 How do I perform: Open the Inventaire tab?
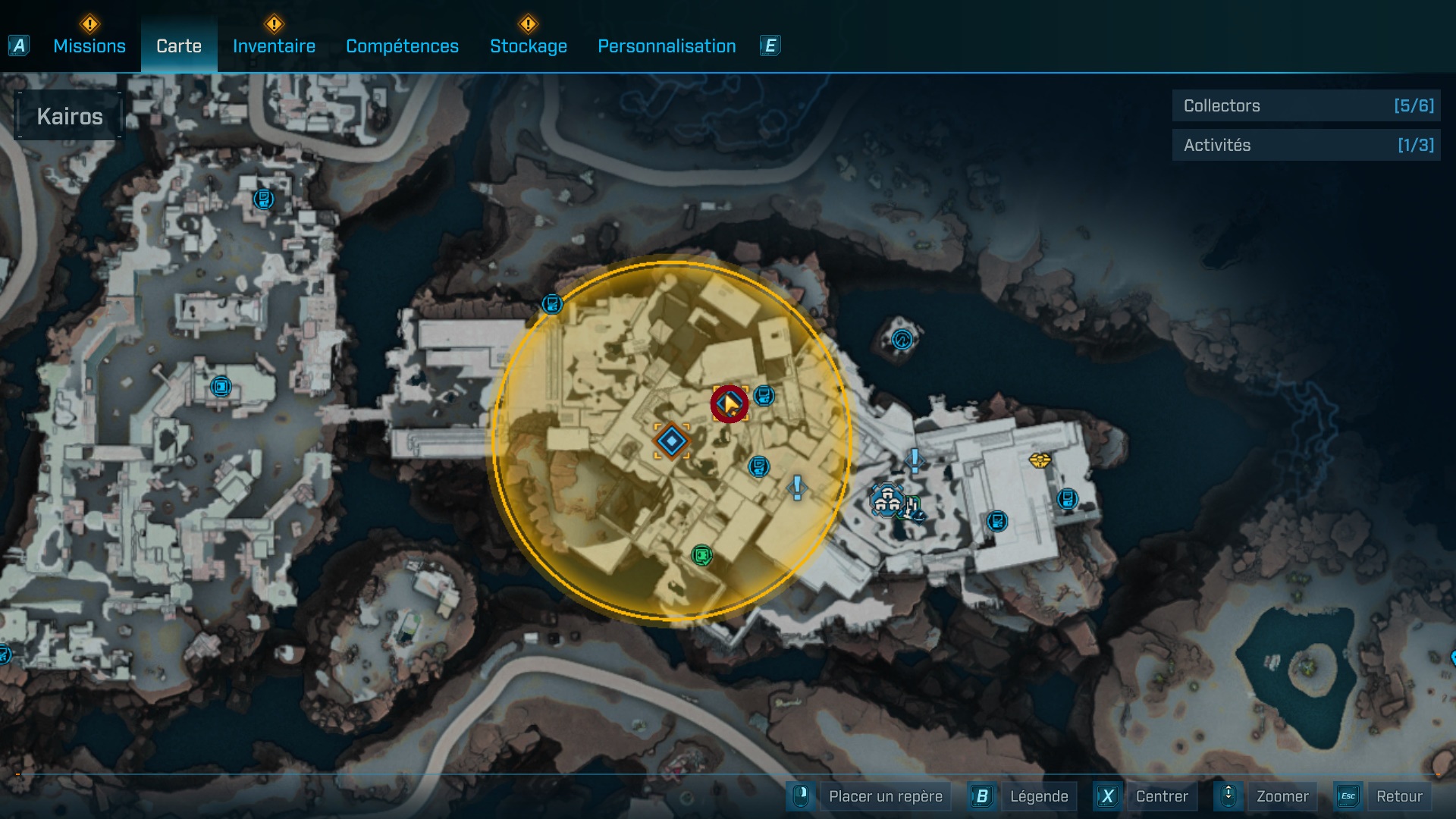click(274, 46)
